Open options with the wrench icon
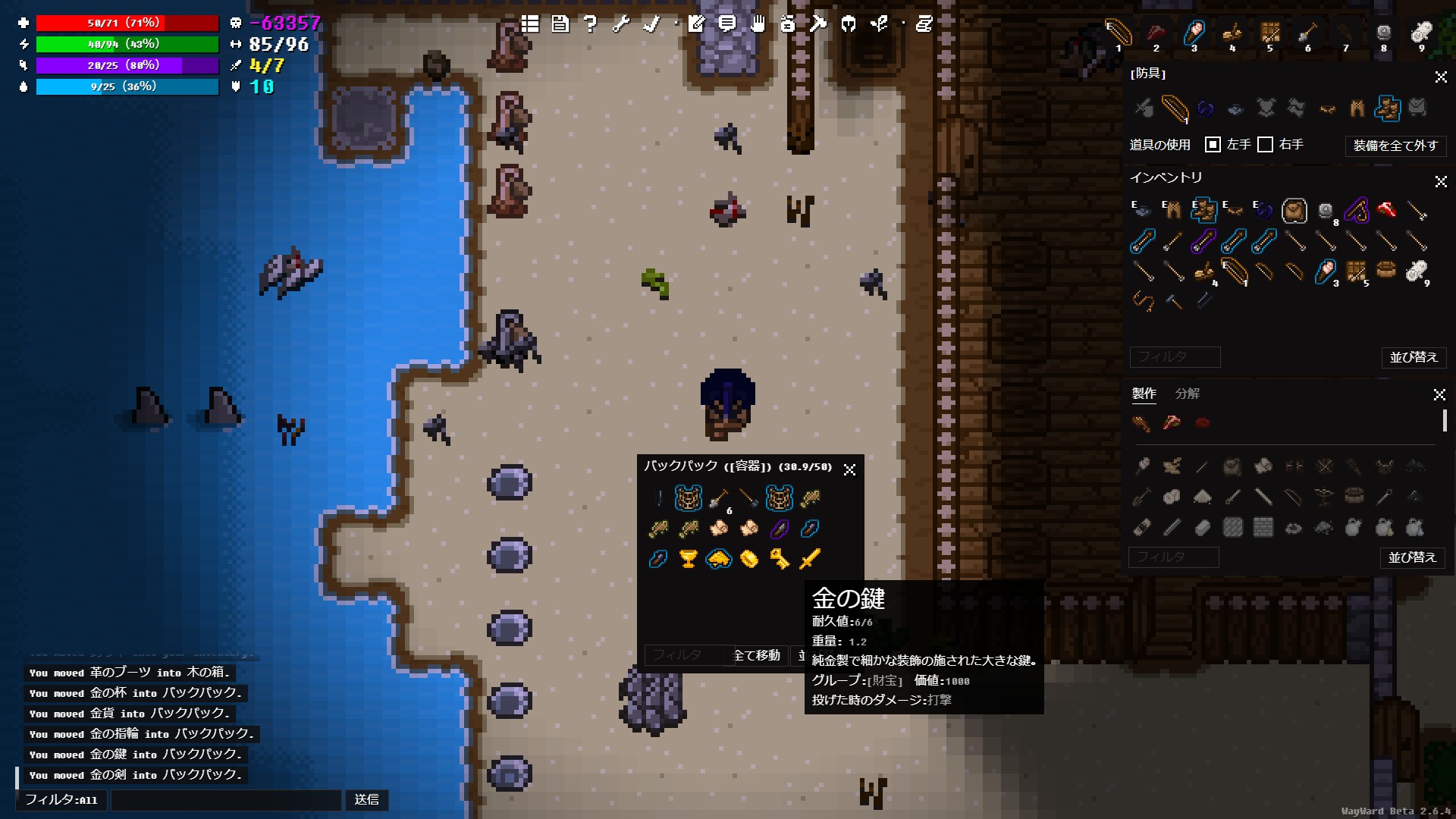The image size is (1456, 819). coord(620,24)
